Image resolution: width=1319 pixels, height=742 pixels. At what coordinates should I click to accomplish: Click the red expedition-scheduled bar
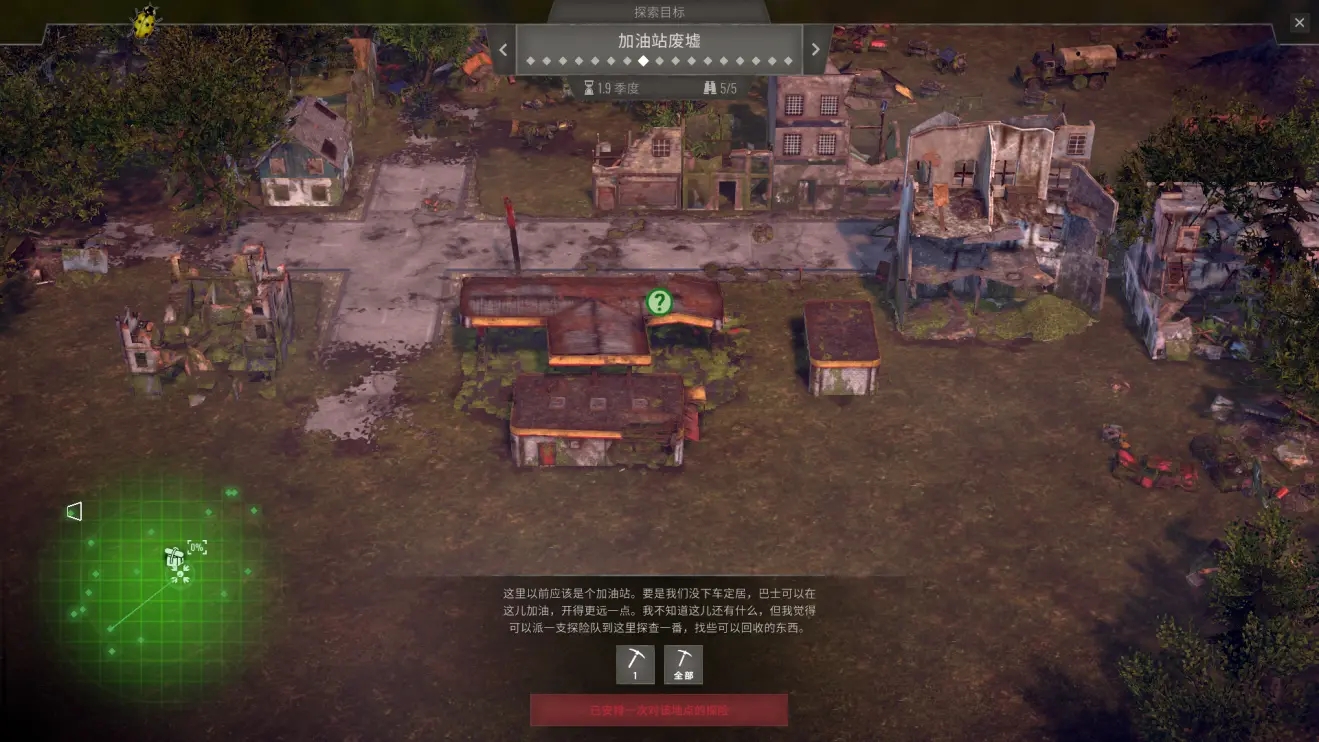point(658,710)
